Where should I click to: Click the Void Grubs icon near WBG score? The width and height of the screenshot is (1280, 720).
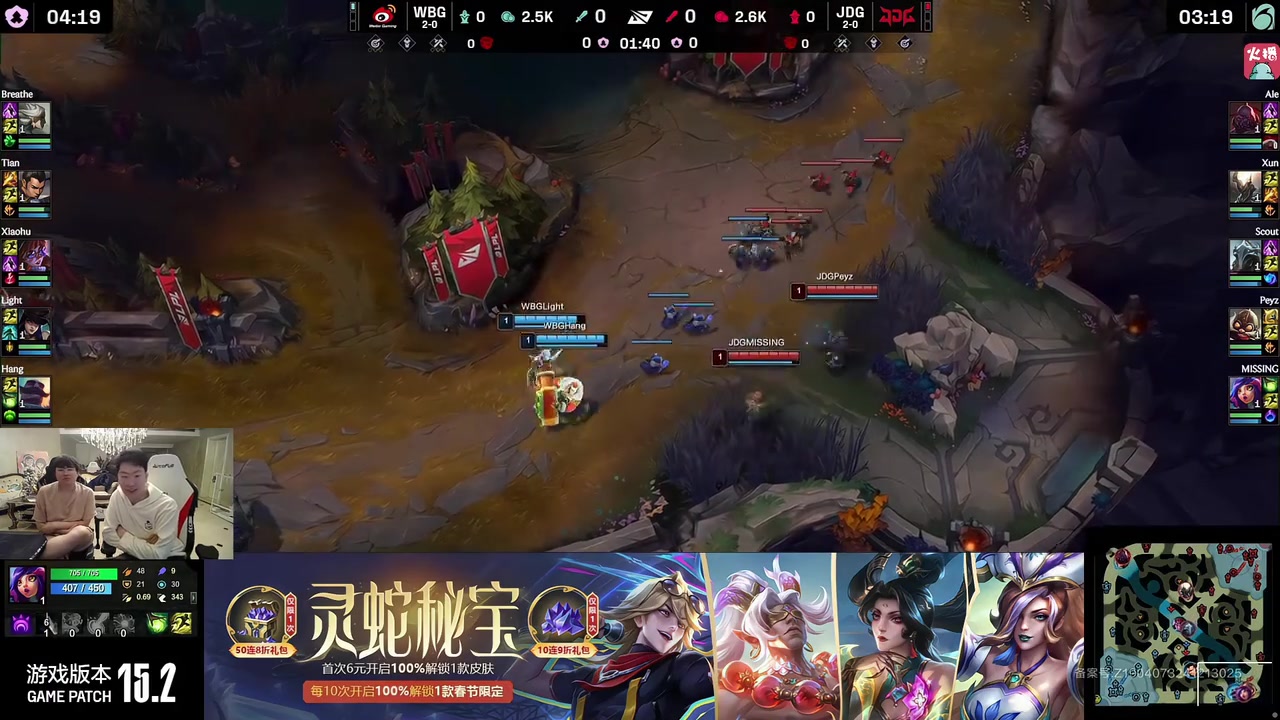[x=465, y=15]
